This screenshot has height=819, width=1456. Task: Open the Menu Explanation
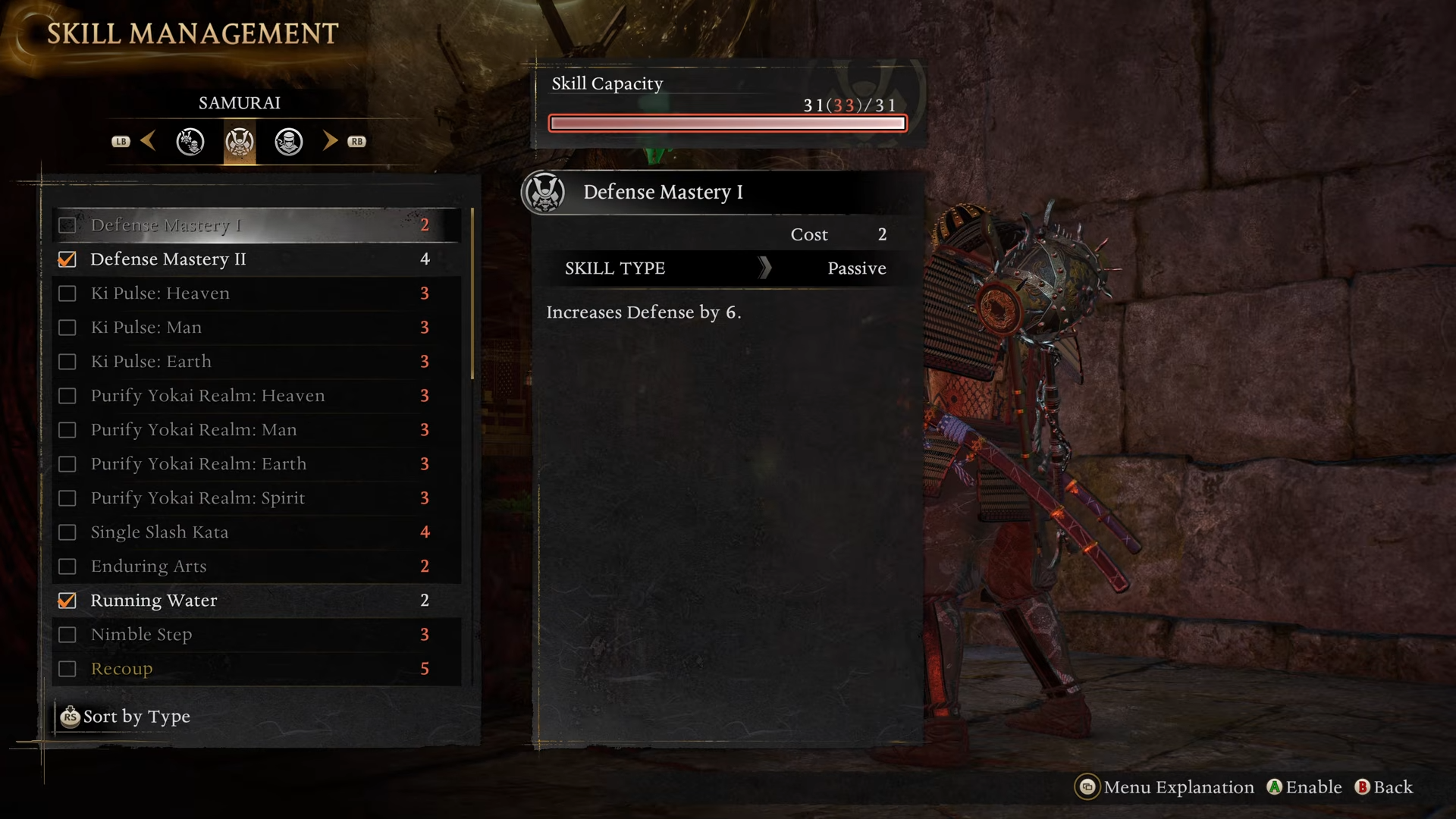1165,787
